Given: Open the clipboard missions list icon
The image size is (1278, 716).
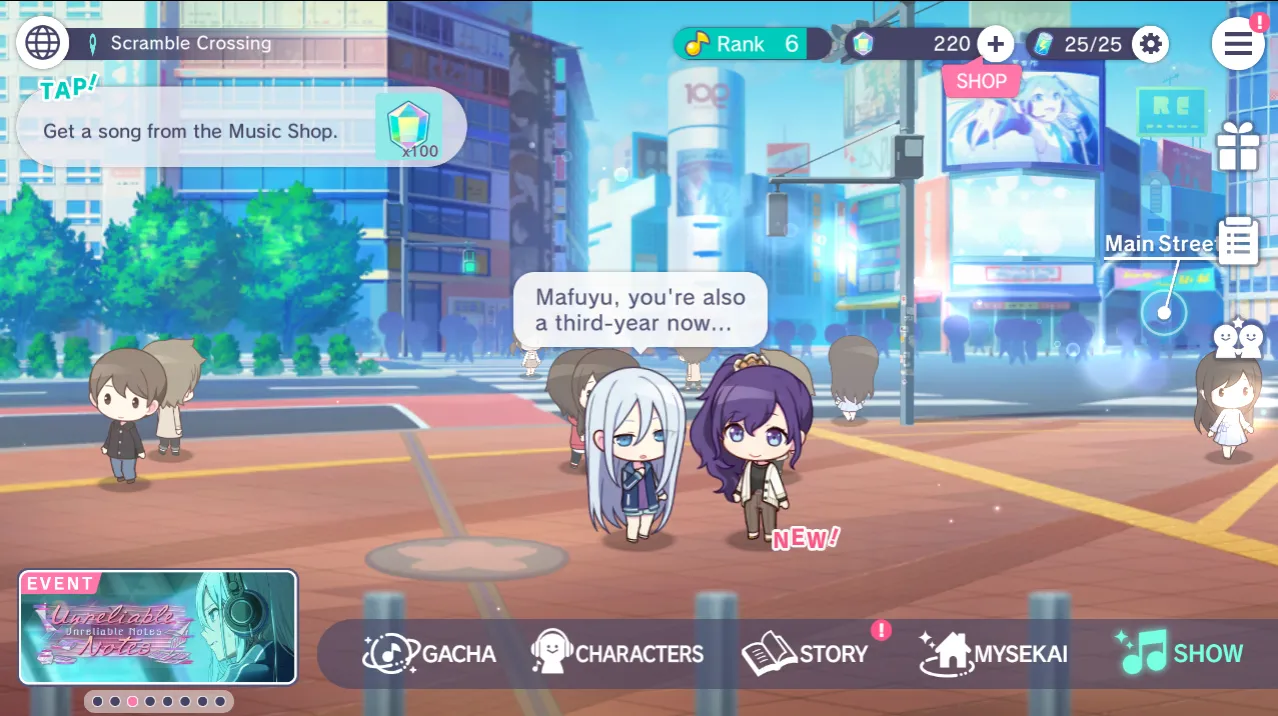Looking at the screenshot, I should point(1237,241).
